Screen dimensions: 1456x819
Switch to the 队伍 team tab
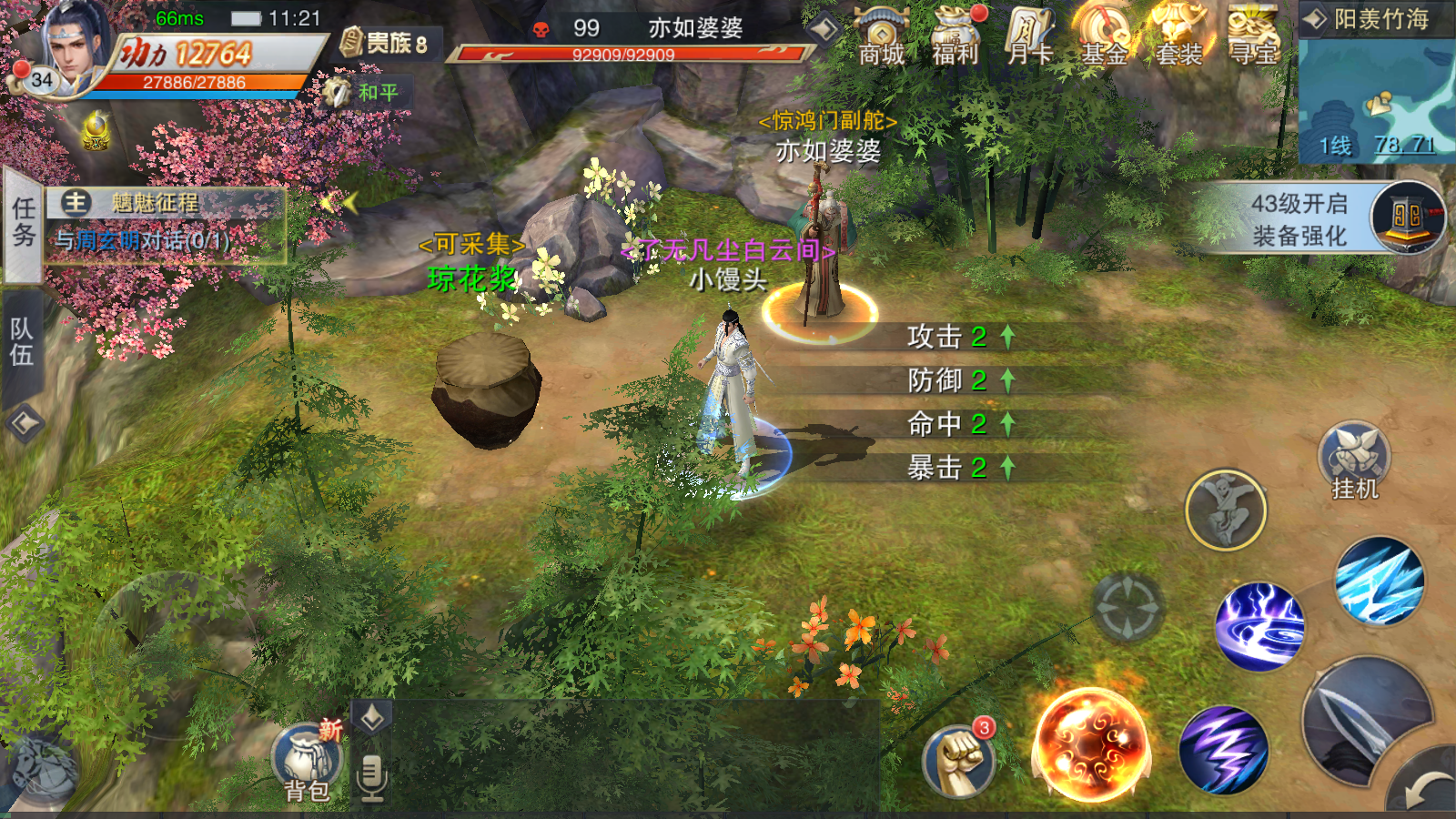coord(22,341)
